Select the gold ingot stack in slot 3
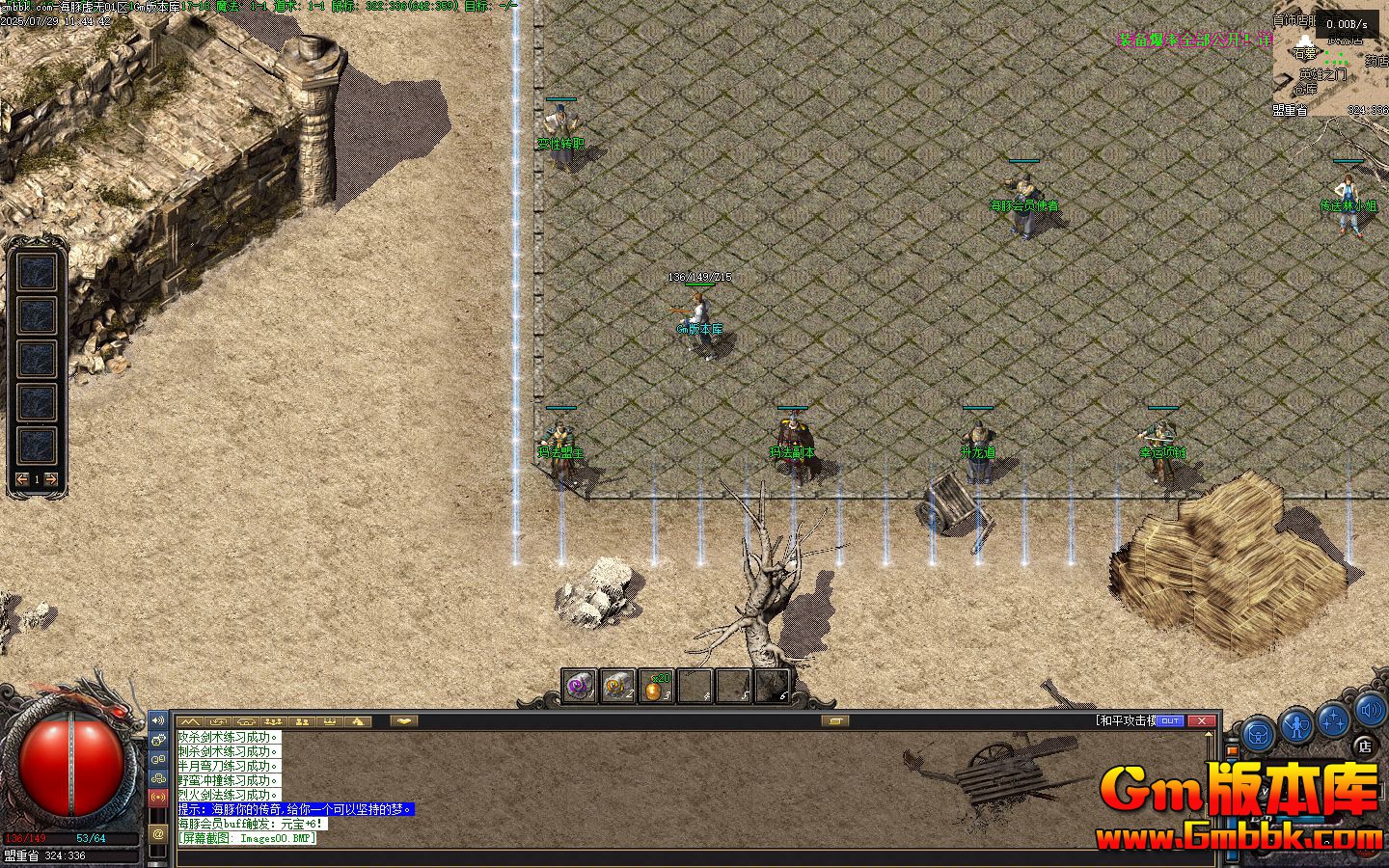The height and width of the screenshot is (868, 1389). (x=656, y=687)
